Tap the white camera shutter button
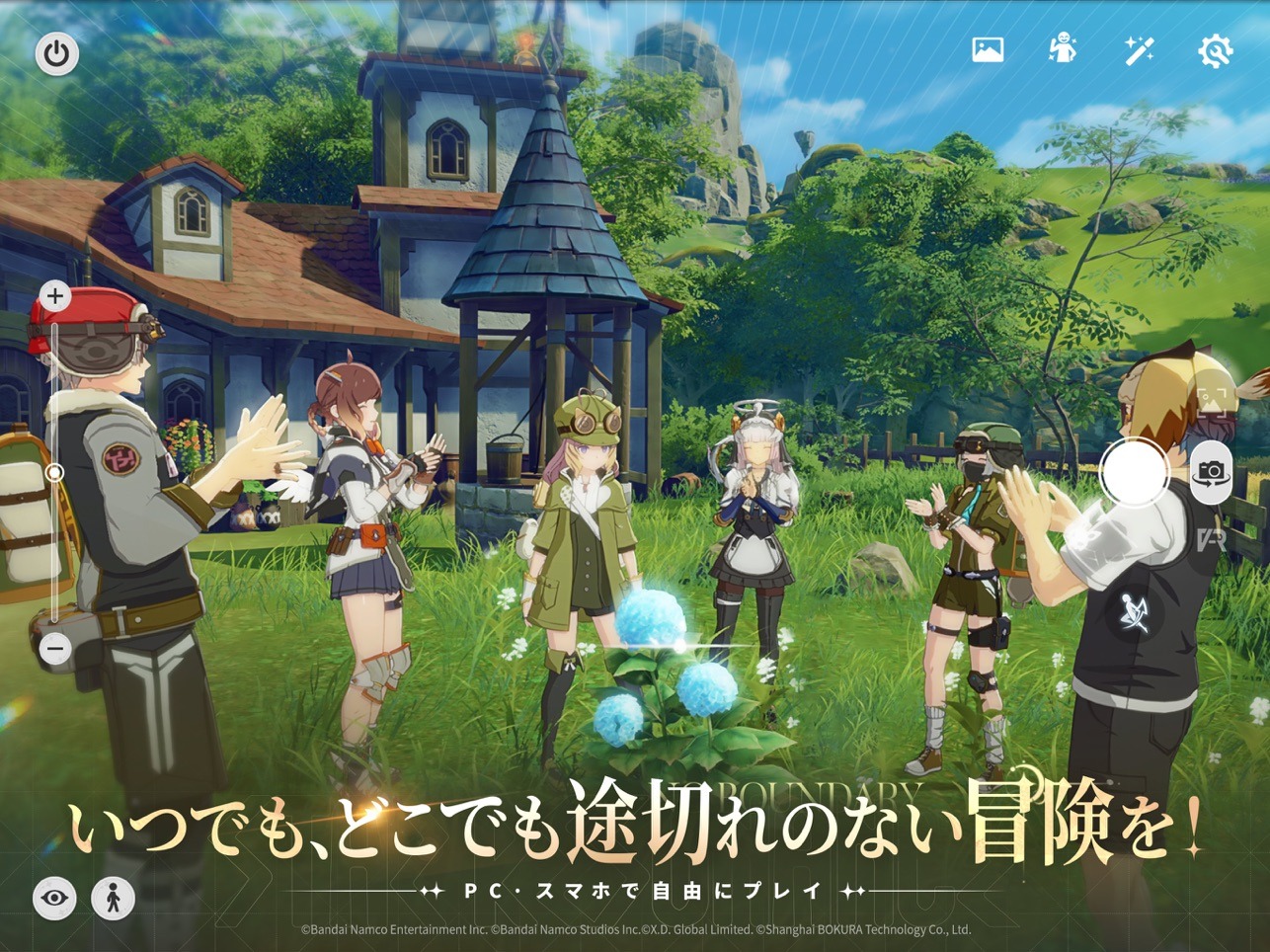This screenshot has width=1270, height=952. (1132, 472)
